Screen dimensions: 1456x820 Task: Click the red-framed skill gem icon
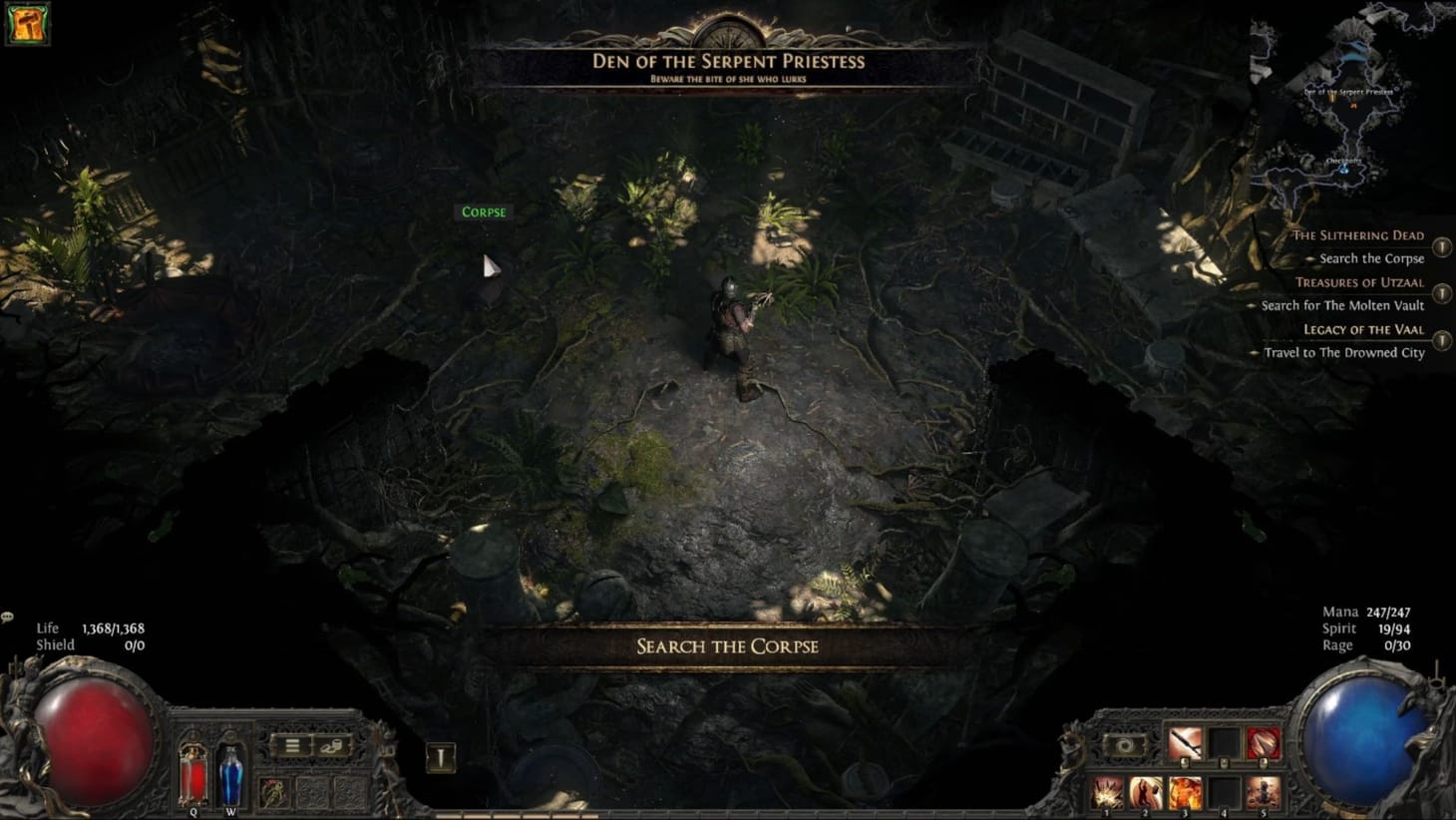pyautogui.click(x=1264, y=742)
